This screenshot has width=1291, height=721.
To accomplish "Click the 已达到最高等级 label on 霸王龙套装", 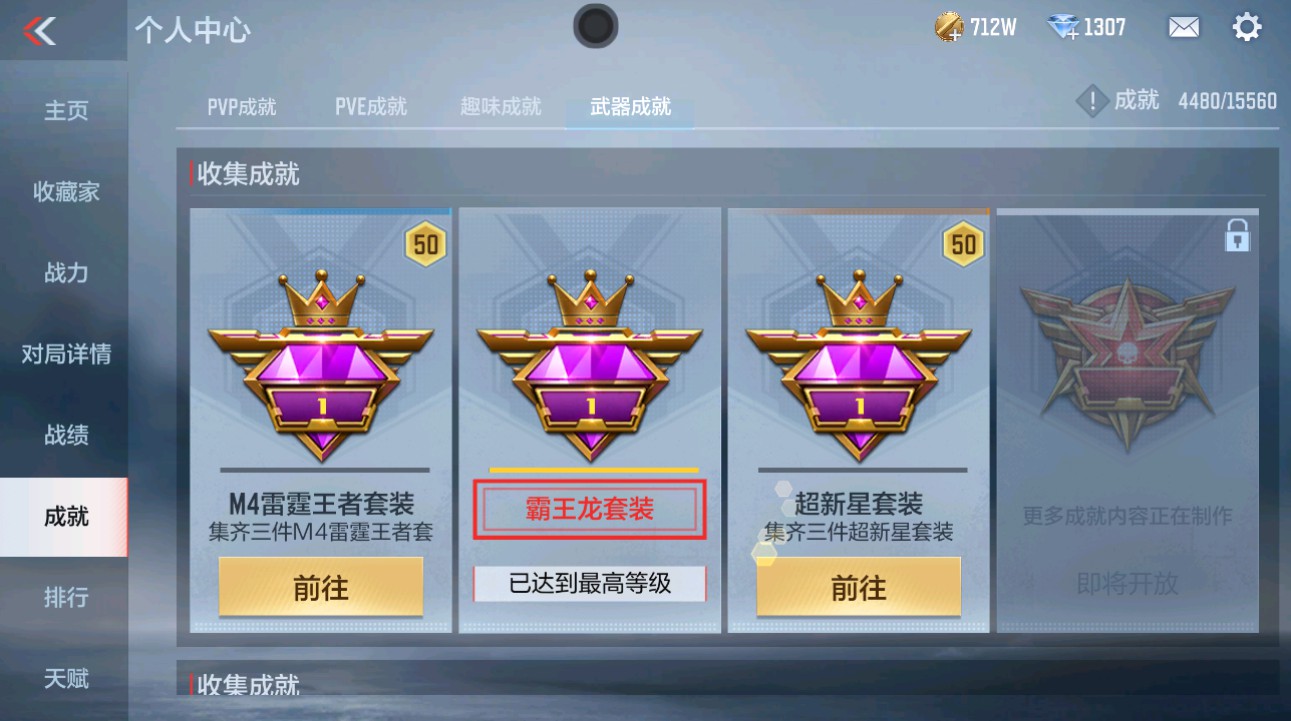I will click(588, 581).
